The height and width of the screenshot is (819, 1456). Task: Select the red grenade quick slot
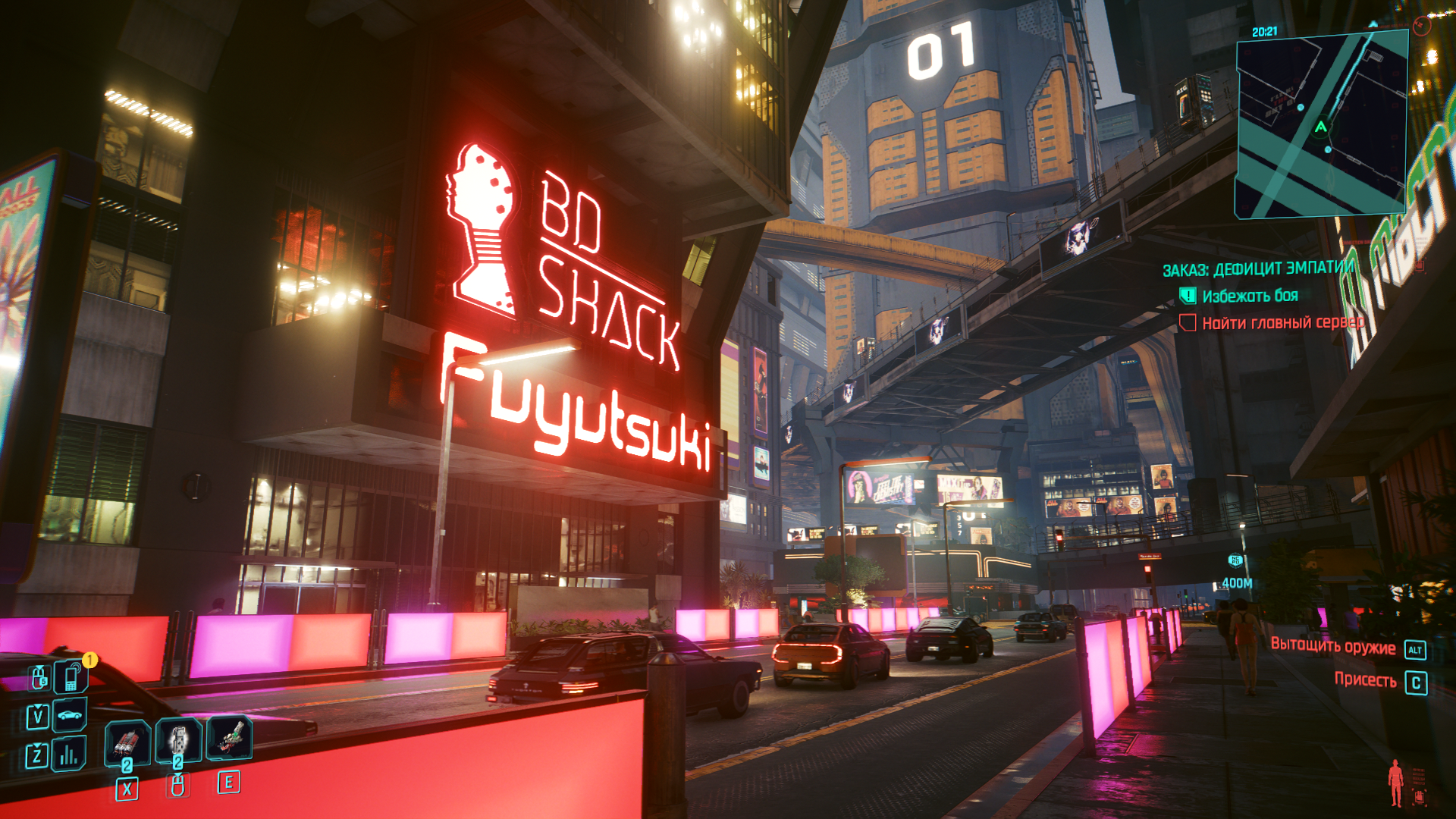[127, 741]
